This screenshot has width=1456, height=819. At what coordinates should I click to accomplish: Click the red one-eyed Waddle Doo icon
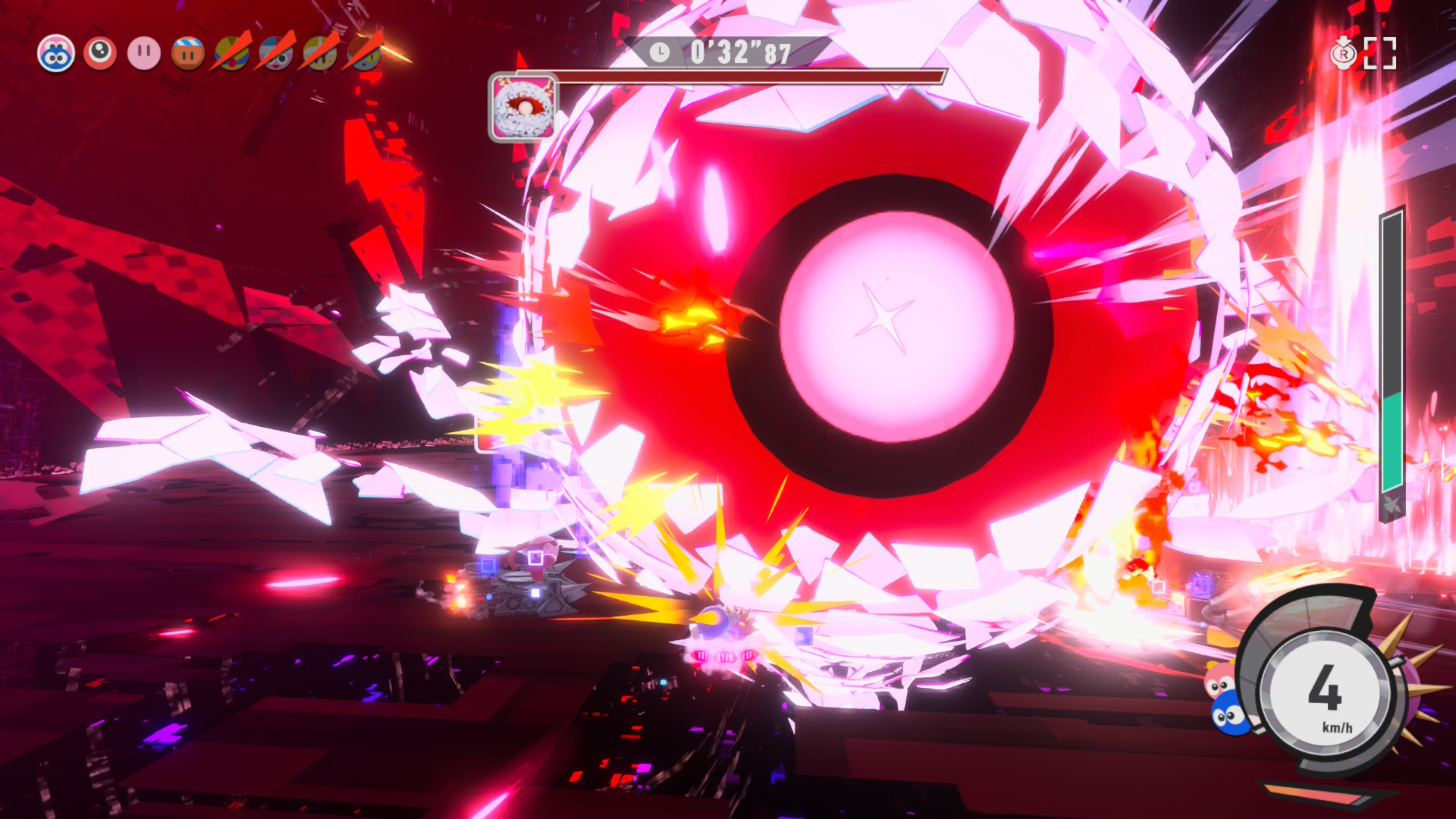coord(99,54)
